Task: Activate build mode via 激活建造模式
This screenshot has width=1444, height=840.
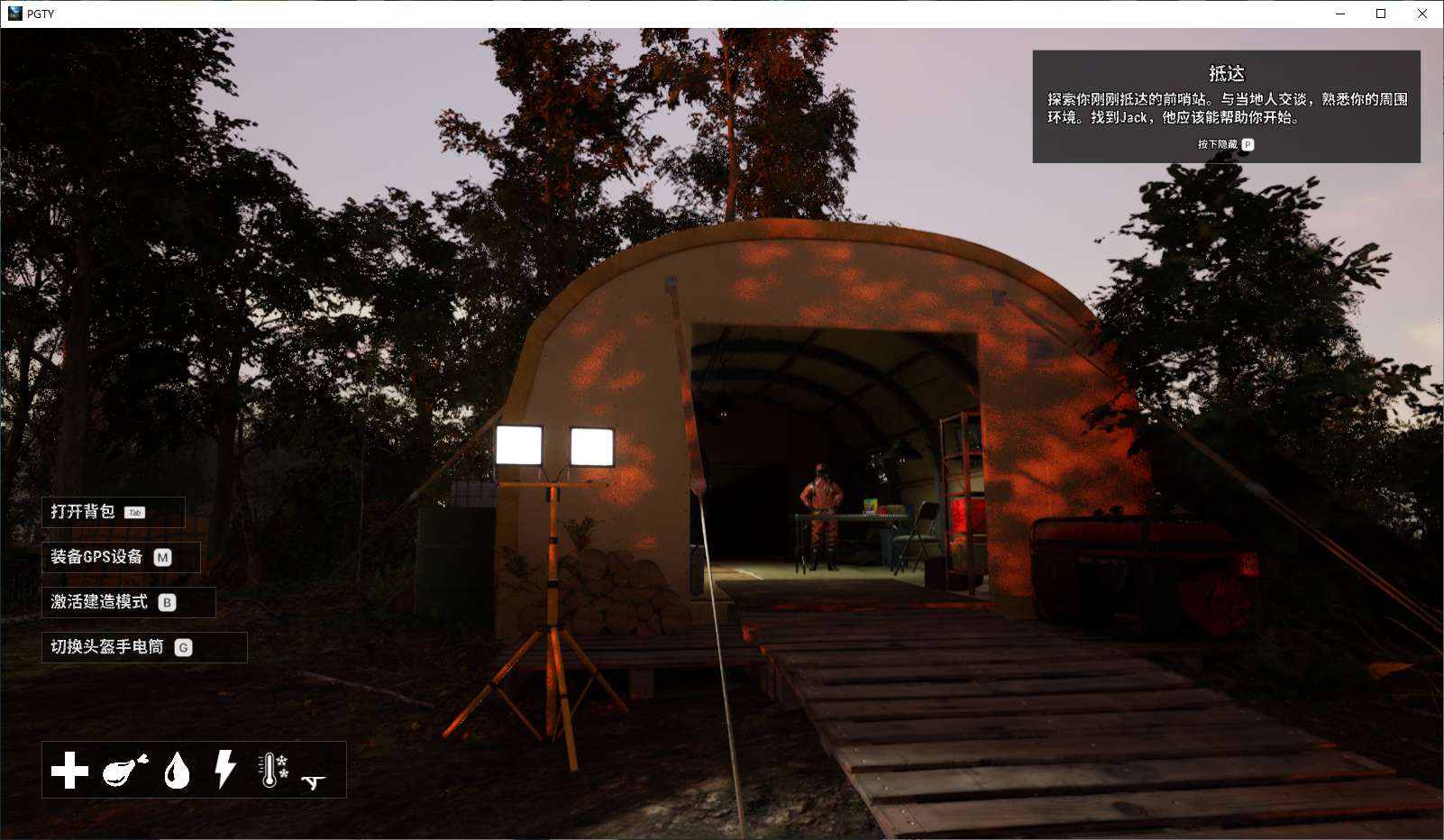Action: pos(99,602)
